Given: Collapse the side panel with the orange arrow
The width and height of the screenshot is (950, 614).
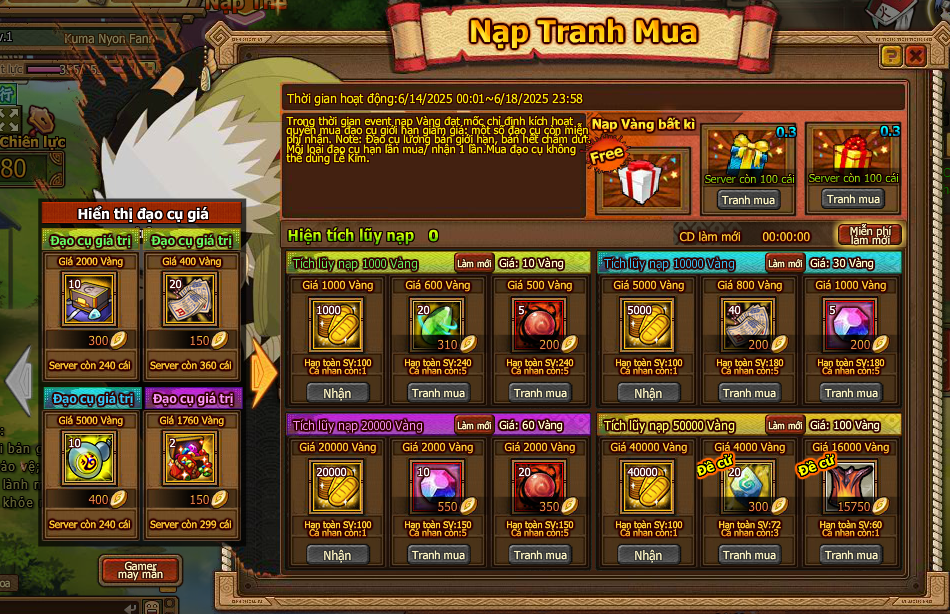Looking at the screenshot, I should 263,372.
